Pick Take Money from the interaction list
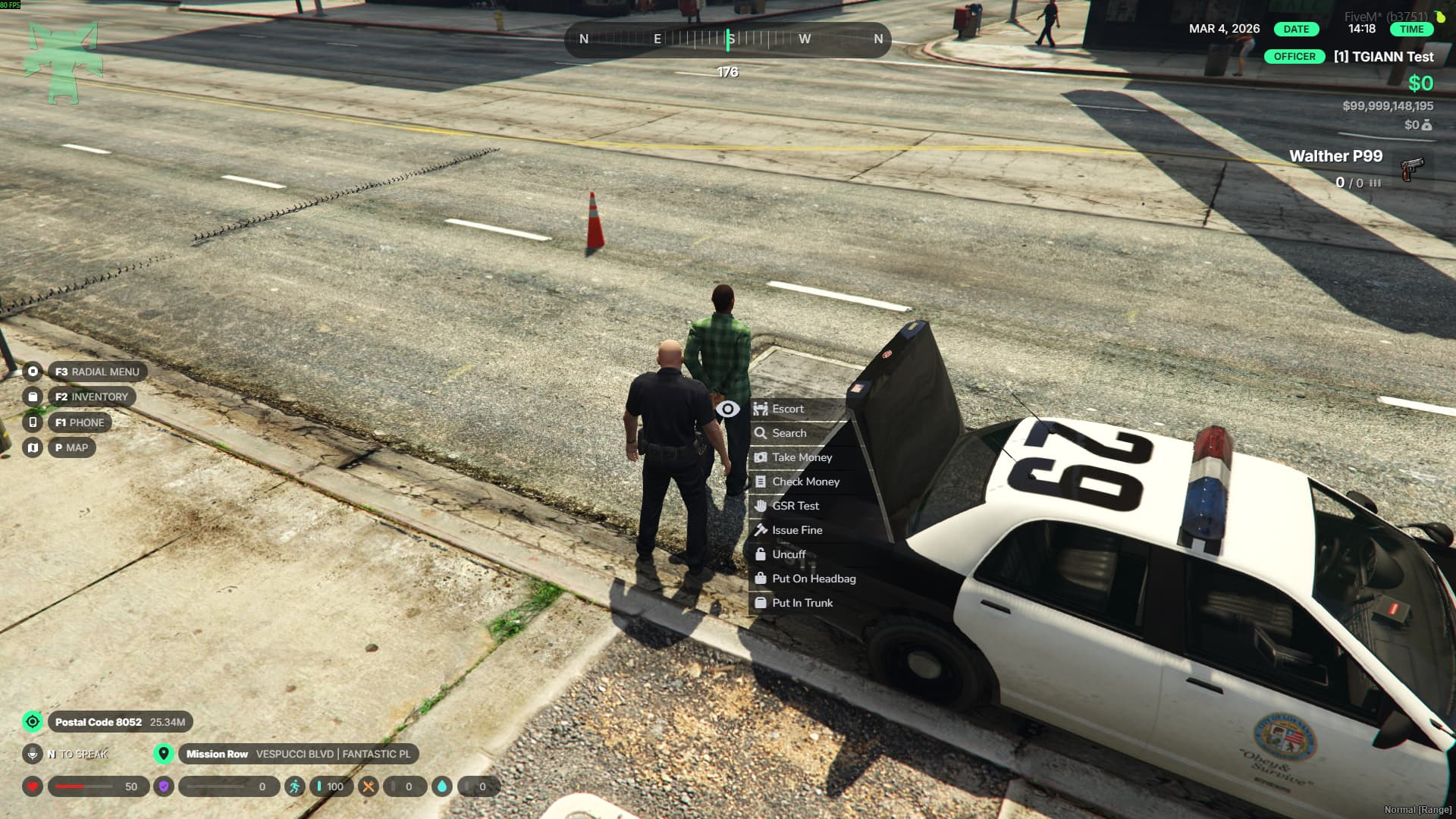The height and width of the screenshot is (819, 1456). [802, 457]
